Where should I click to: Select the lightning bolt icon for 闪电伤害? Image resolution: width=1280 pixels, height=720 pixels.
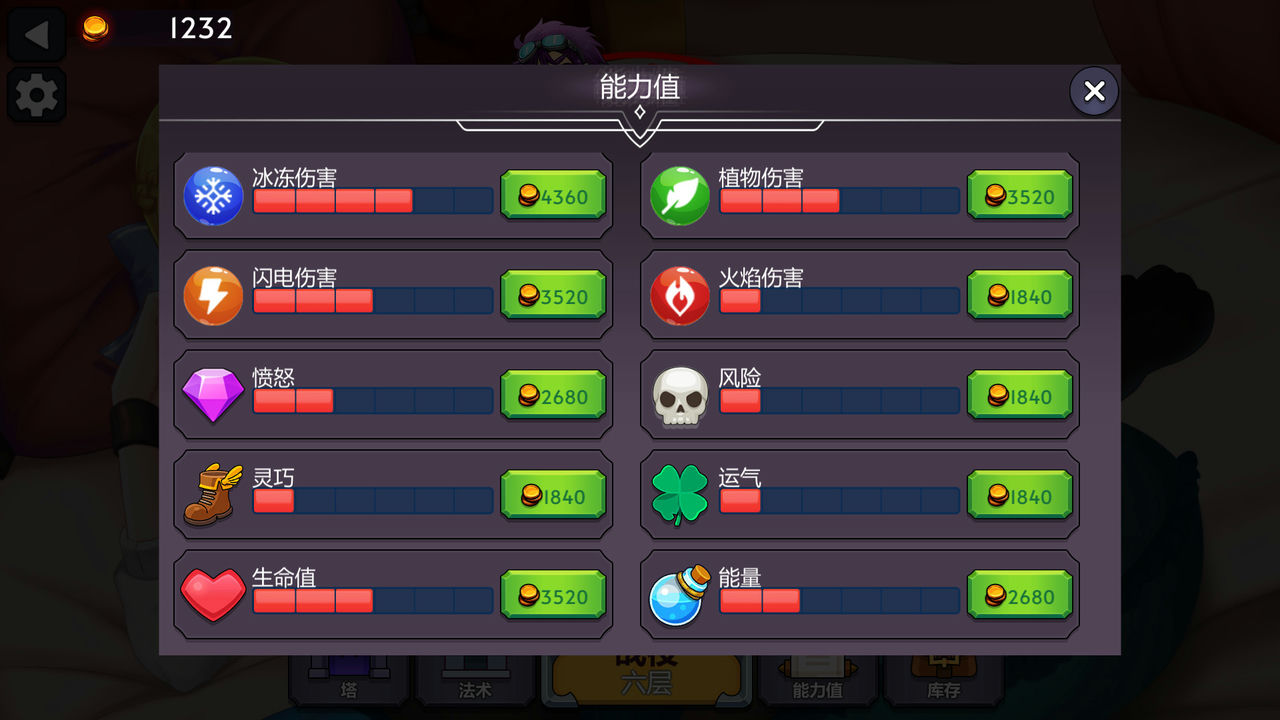[212, 295]
